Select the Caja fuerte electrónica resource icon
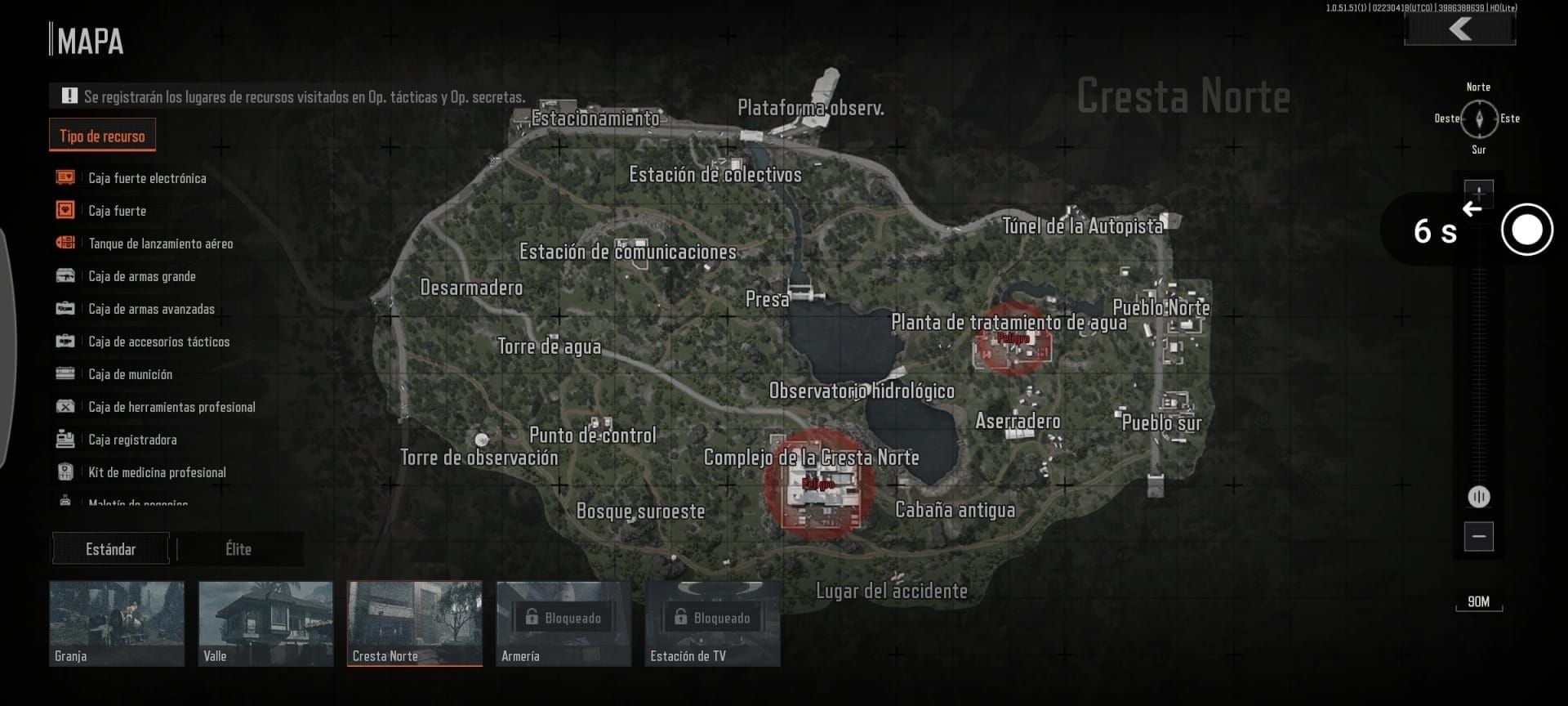 (63, 177)
